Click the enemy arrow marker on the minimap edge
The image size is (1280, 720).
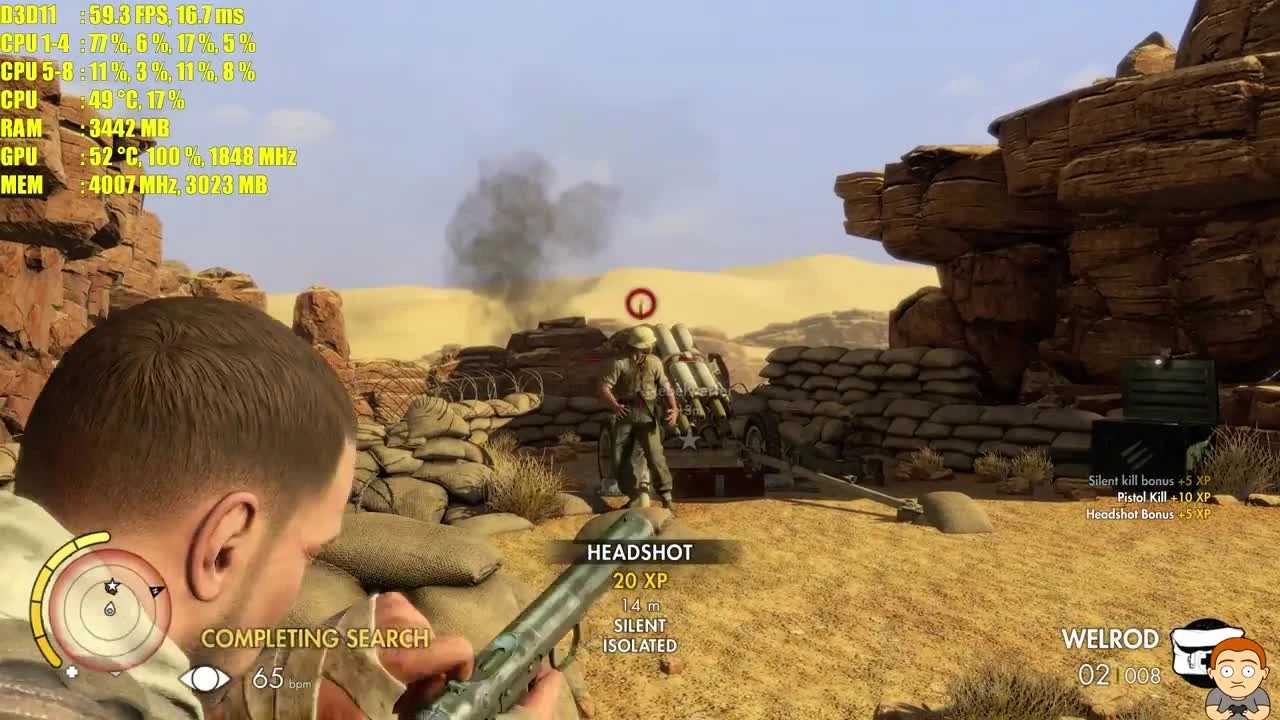157,589
